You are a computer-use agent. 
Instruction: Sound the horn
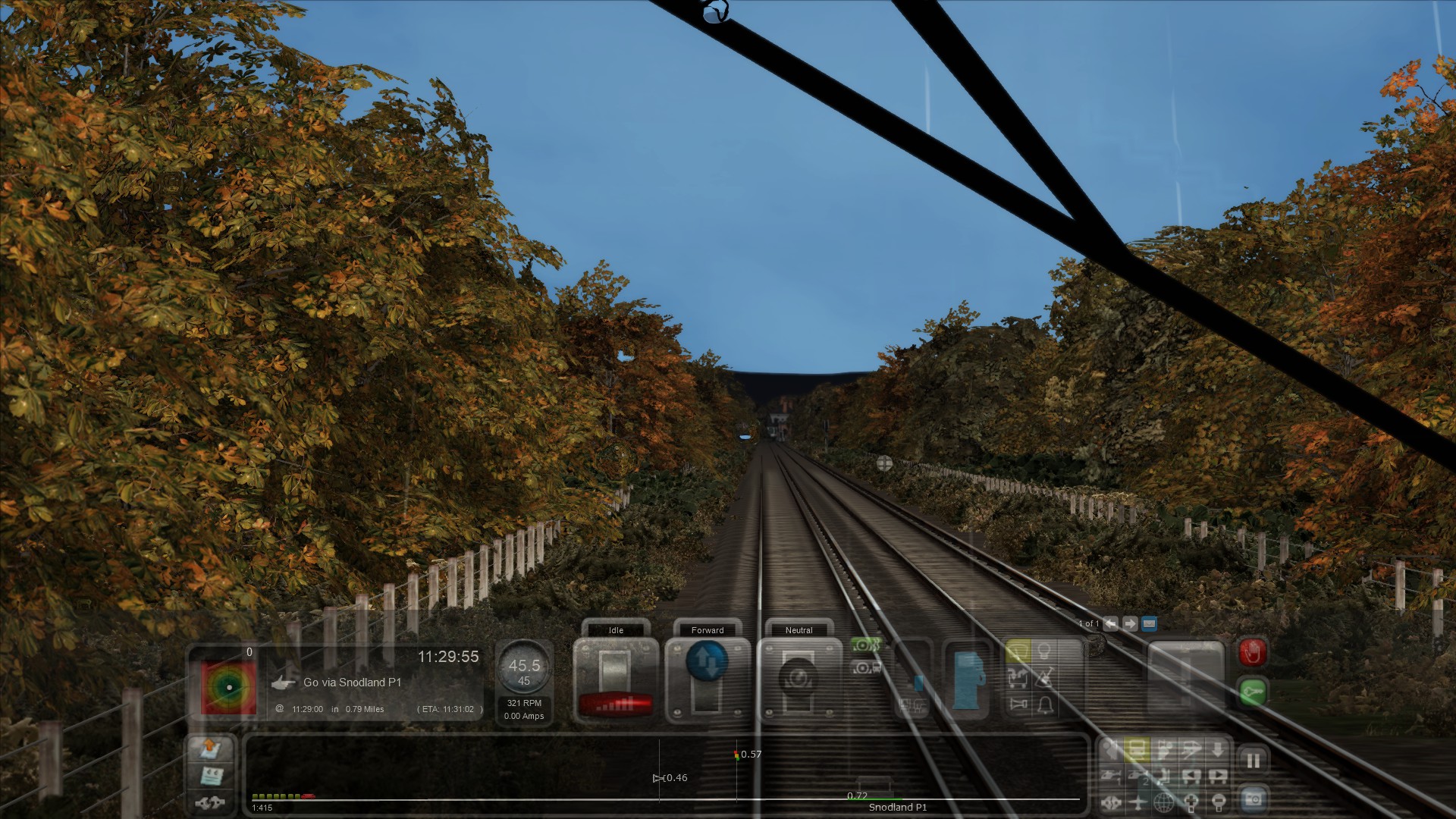point(1018,704)
